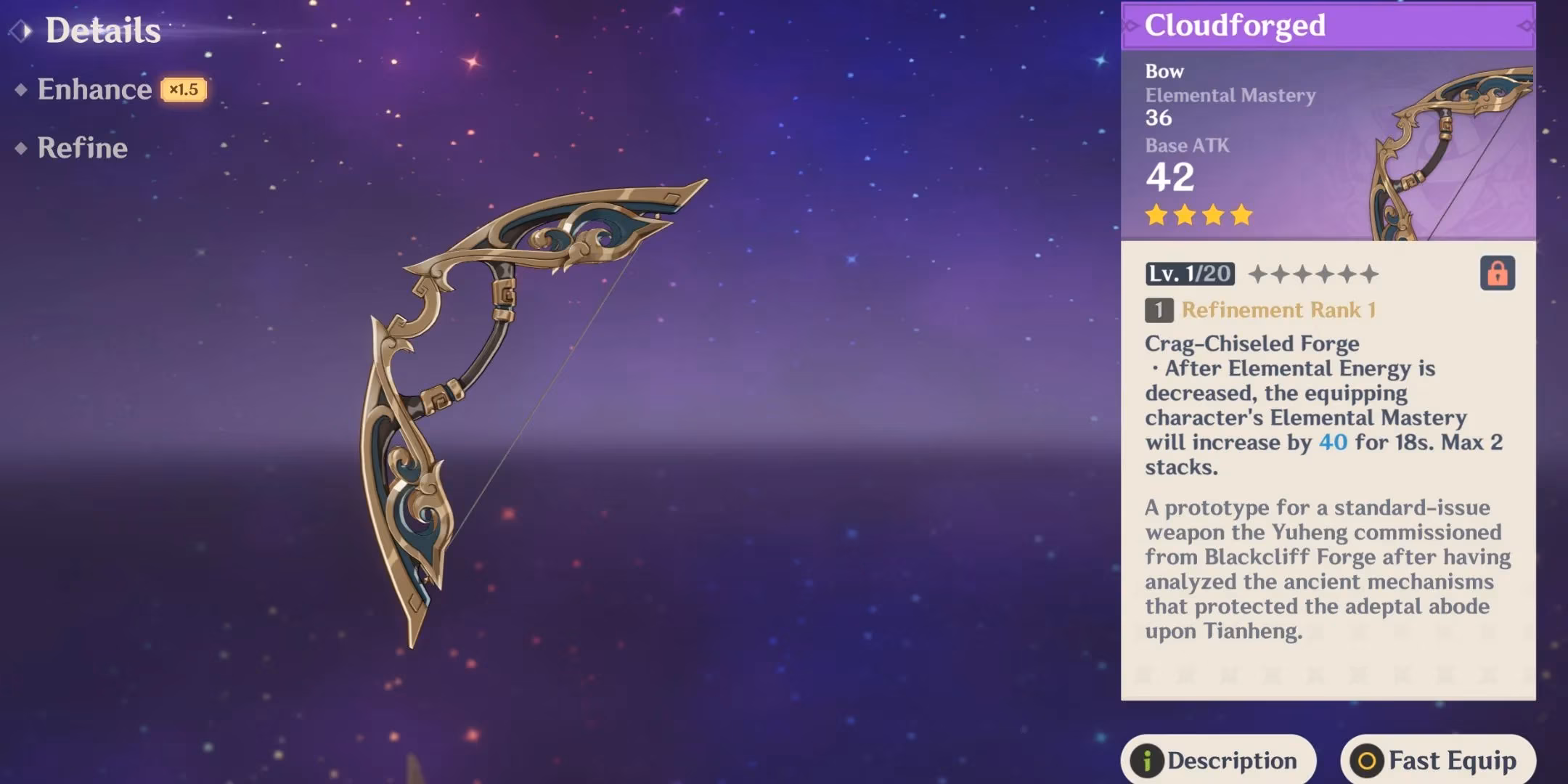This screenshot has width=1568, height=784.
Task: Click the ×1.5 Enhance bonus badge
Action: point(184,90)
